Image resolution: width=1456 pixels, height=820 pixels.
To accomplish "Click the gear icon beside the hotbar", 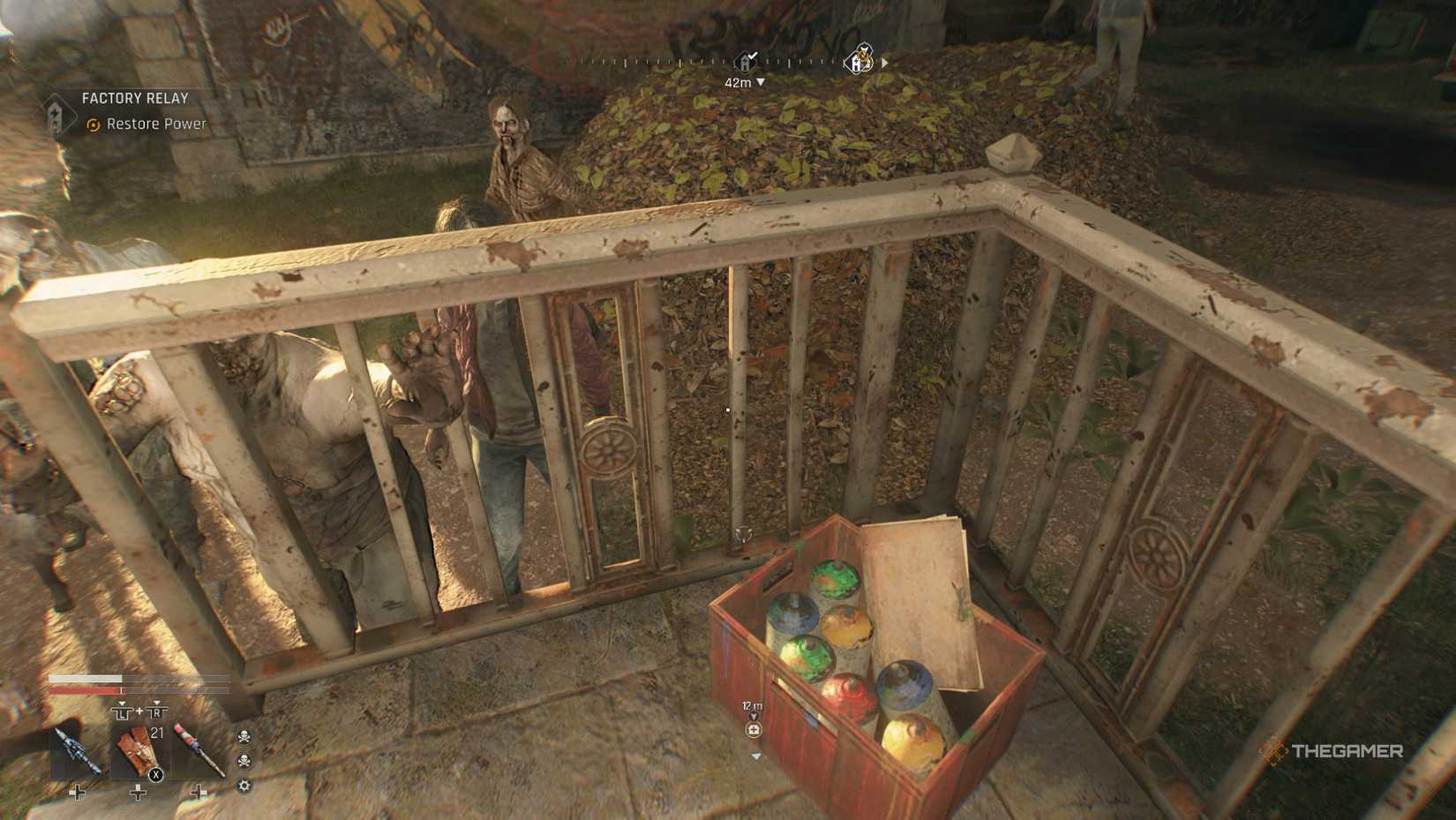I will 244,786.
